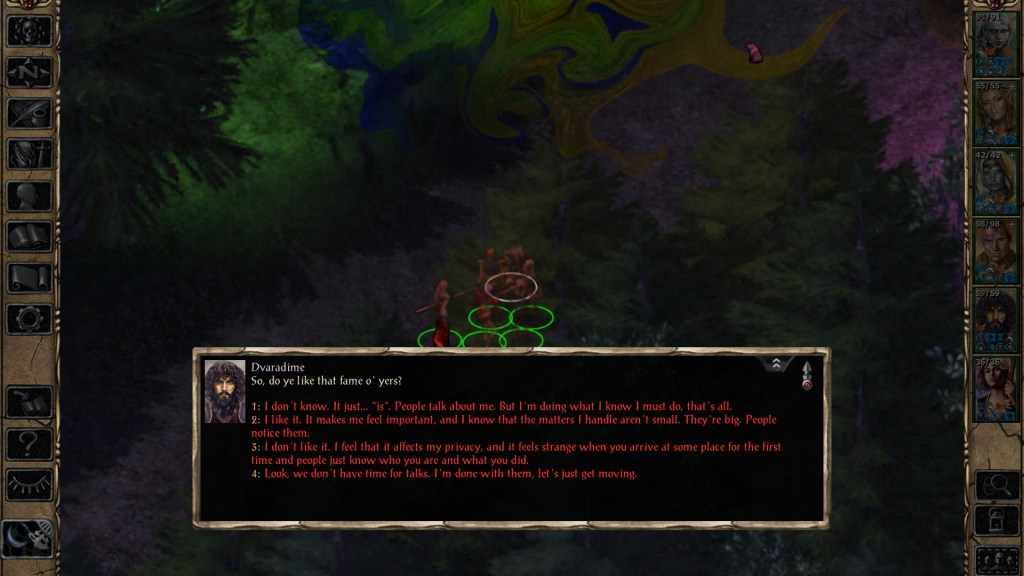Open the priest scroll from the sidebar

pyautogui.click(x=29, y=278)
